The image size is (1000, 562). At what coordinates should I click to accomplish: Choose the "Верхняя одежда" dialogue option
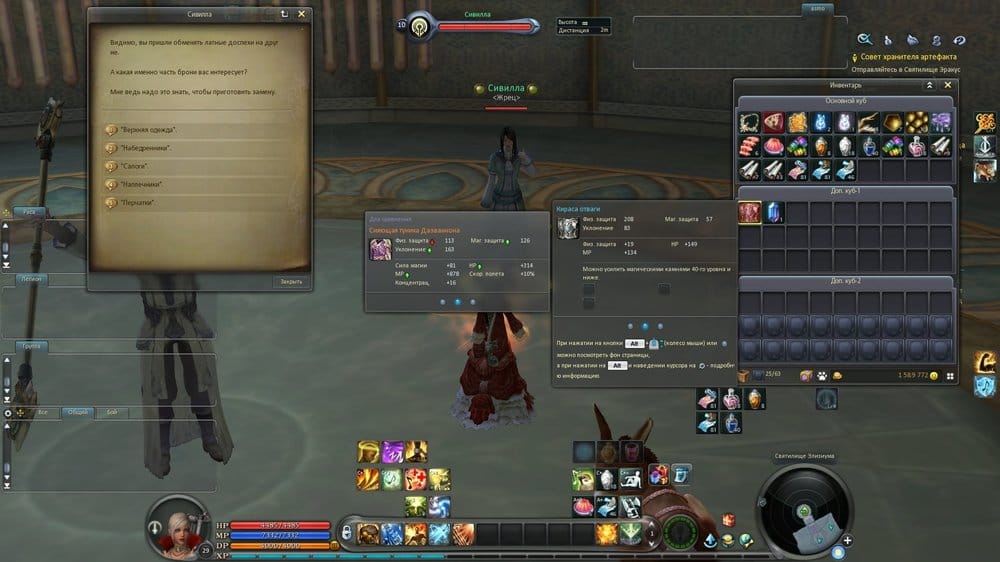[x=149, y=130]
